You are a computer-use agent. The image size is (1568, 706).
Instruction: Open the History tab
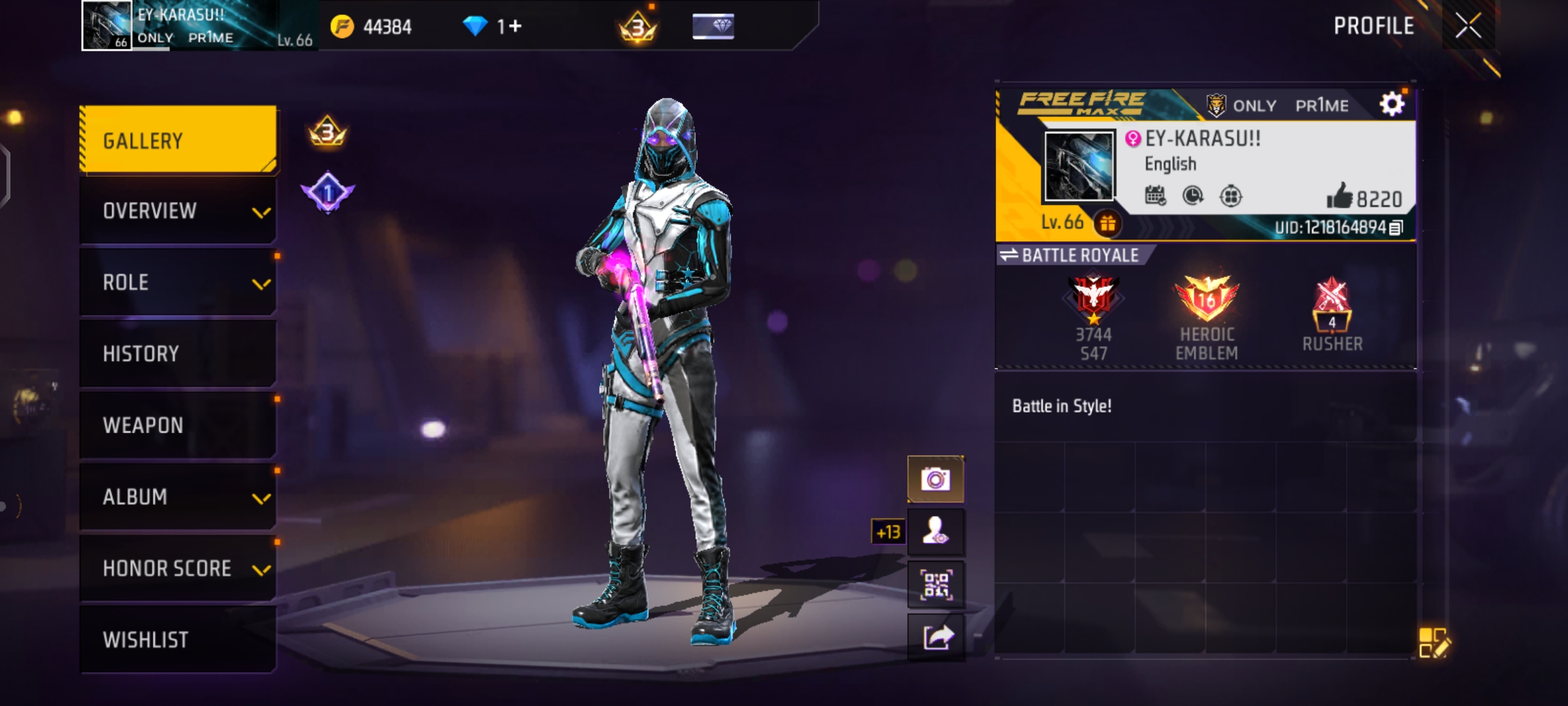pyautogui.click(x=176, y=354)
